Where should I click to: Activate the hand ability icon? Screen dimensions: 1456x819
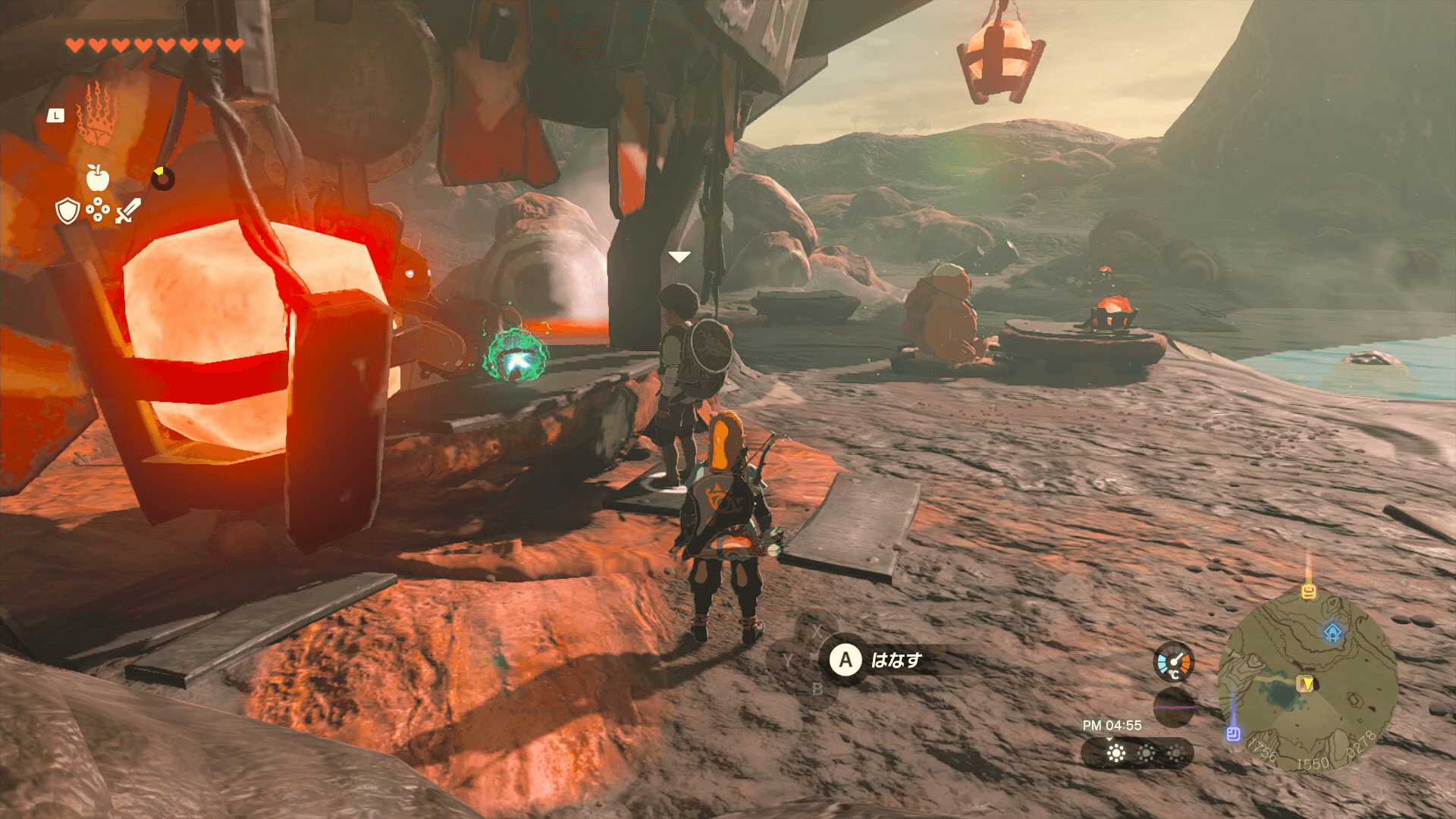coord(96,114)
